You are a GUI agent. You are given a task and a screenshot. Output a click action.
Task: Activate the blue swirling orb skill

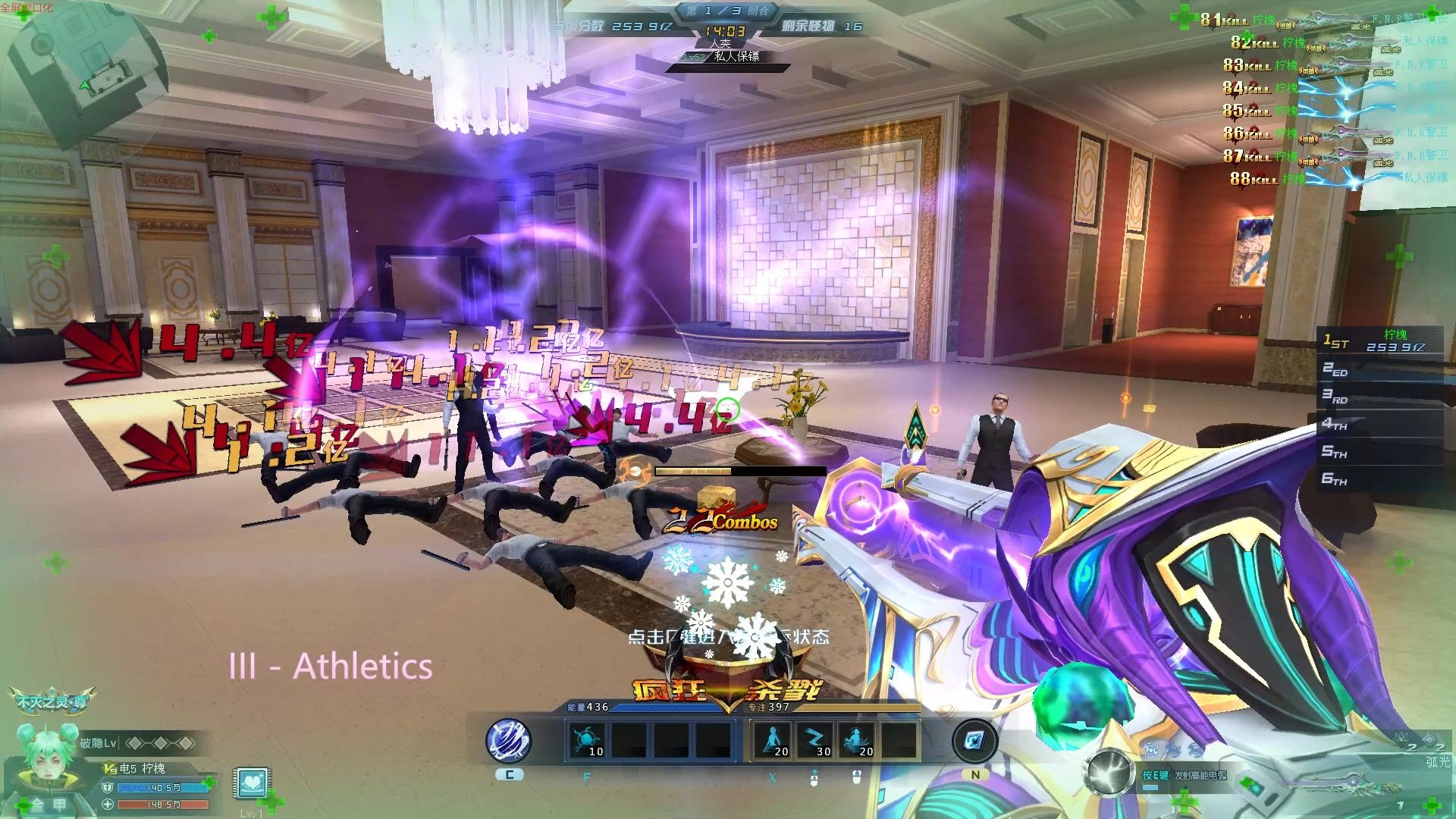point(509,739)
